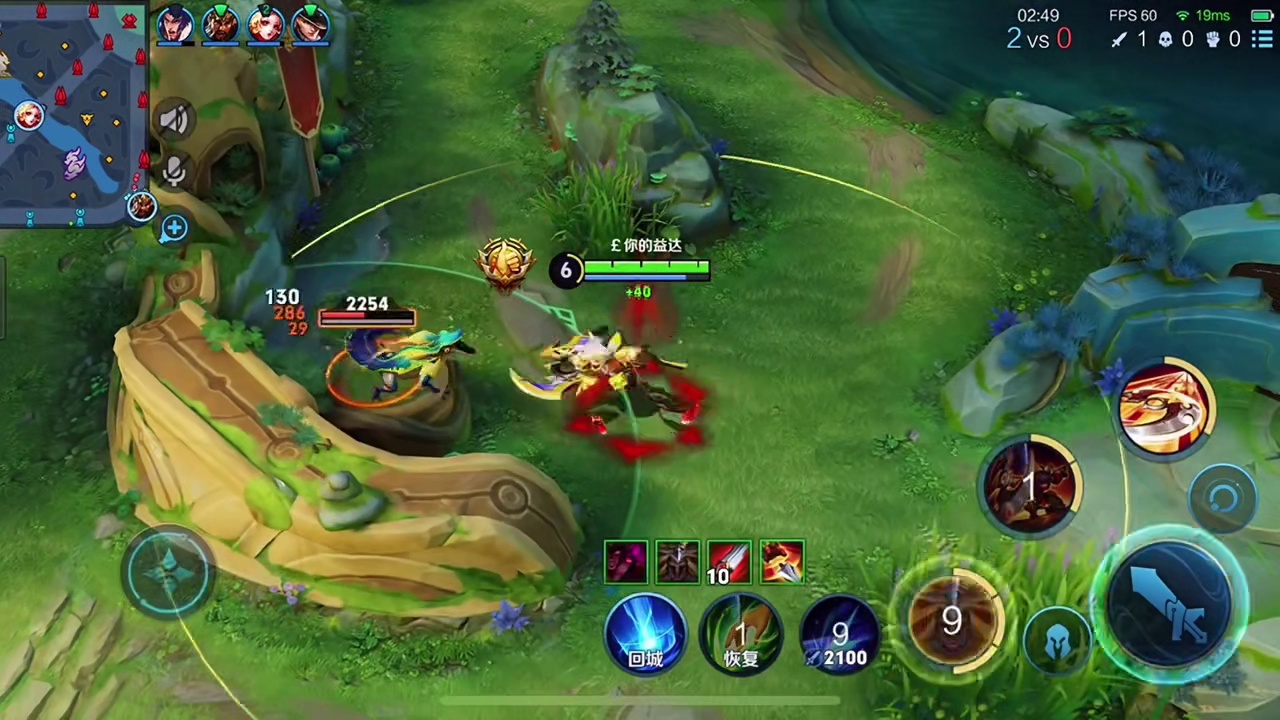Use the 恢复 heal ability
1280x720 pixels.
741,633
